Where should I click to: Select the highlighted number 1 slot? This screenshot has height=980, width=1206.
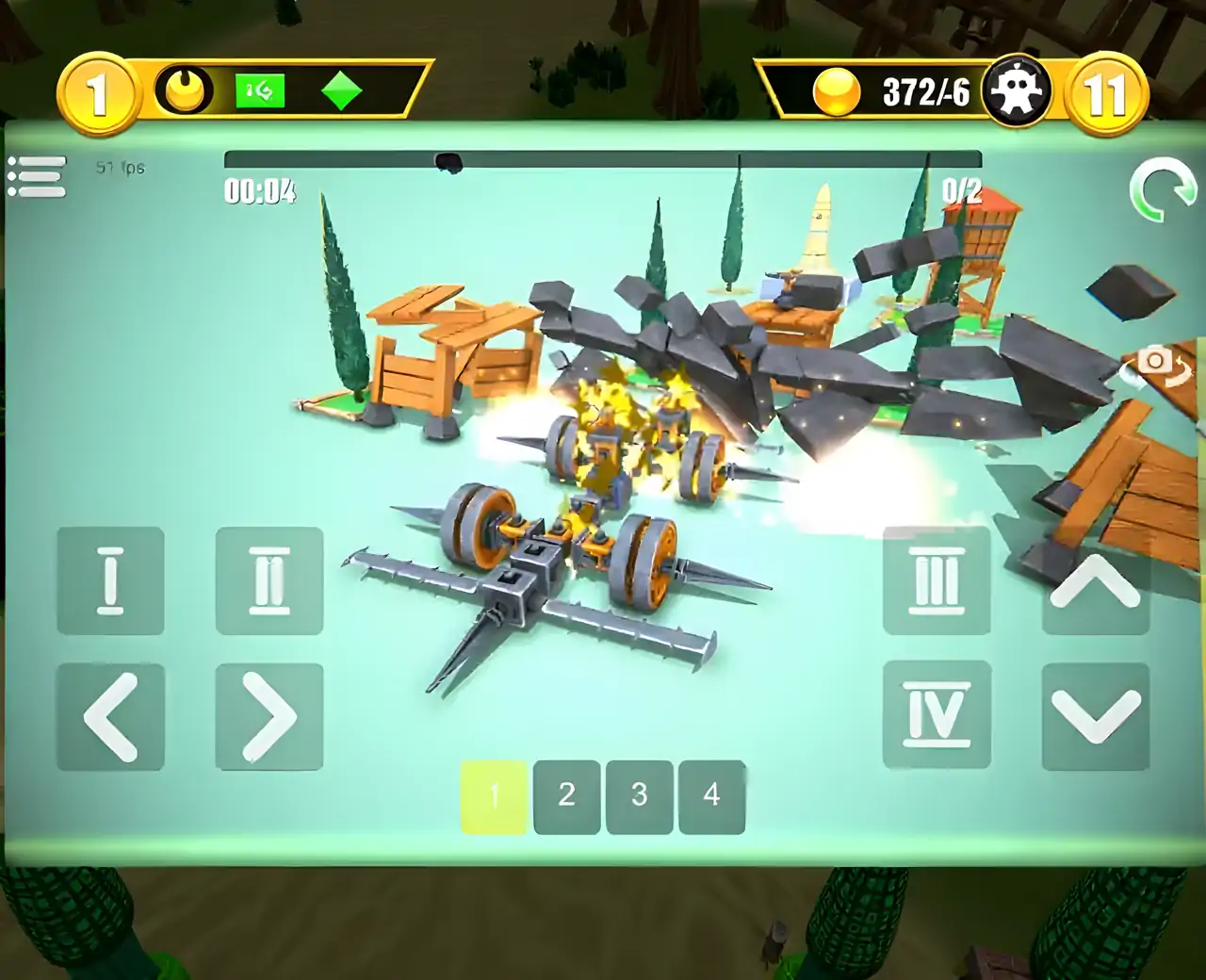coord(494,796)
